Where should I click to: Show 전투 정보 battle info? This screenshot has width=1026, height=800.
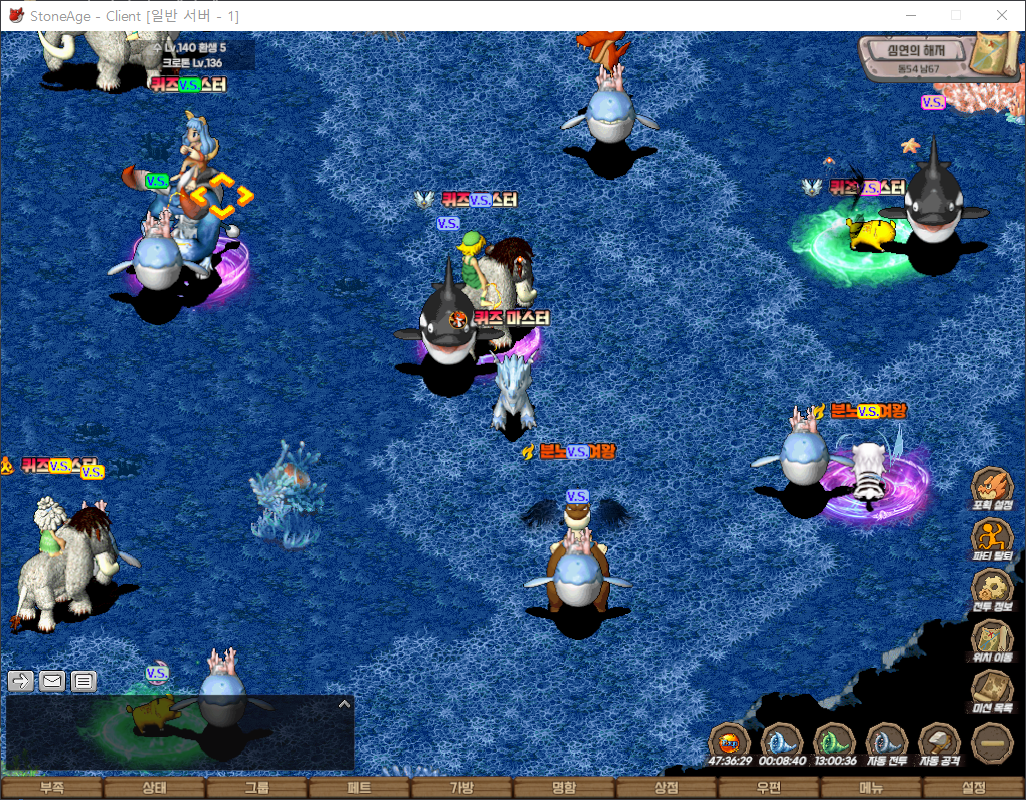pyautogui.click(x=992, y=588)
